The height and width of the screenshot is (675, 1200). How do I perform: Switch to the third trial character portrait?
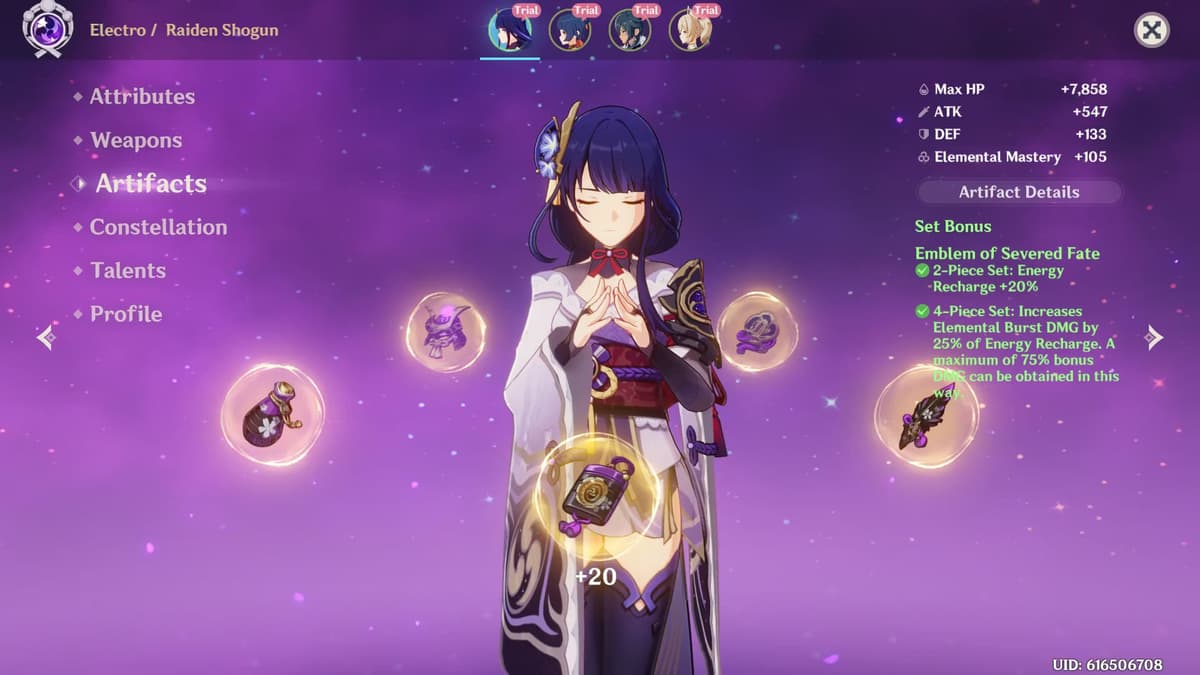630,30
